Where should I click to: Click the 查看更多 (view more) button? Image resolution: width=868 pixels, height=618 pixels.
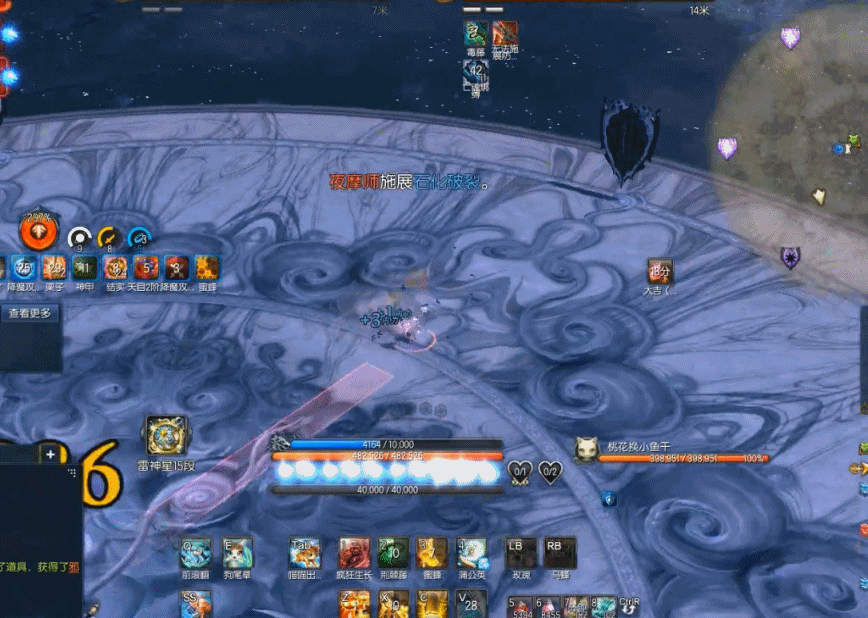pos(30,313)
